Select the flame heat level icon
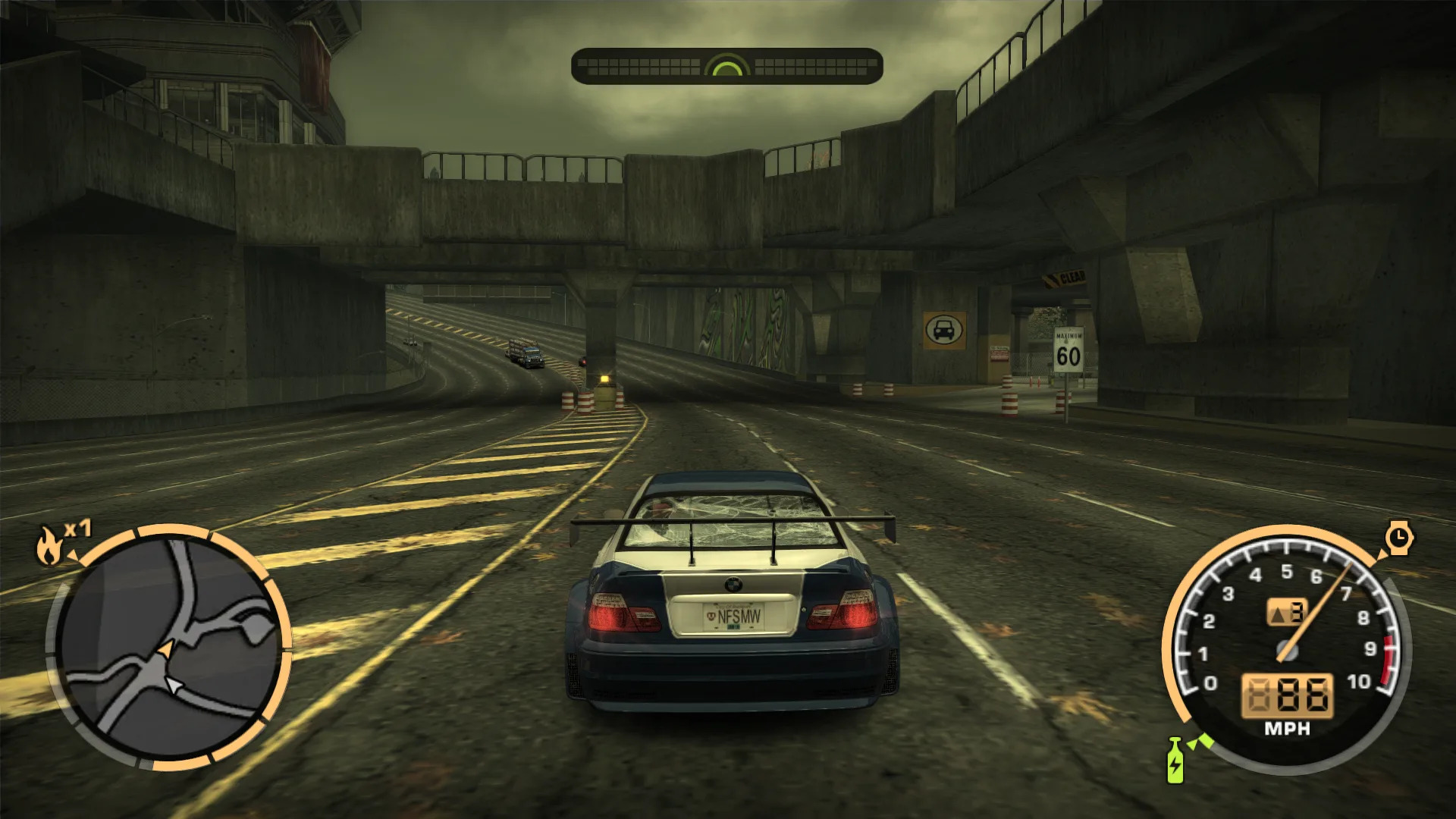This screenshot has width=1456, height=819. click(x=50, y=545)
